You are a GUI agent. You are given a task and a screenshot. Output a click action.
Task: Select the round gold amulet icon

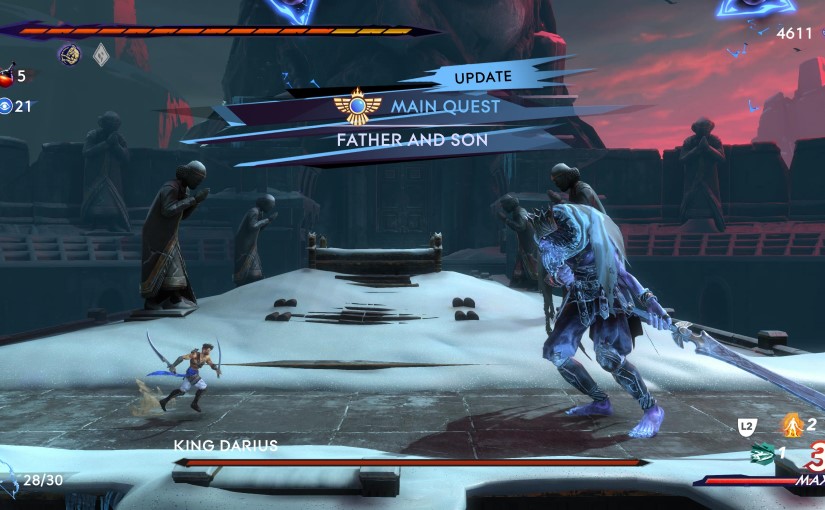69,54
